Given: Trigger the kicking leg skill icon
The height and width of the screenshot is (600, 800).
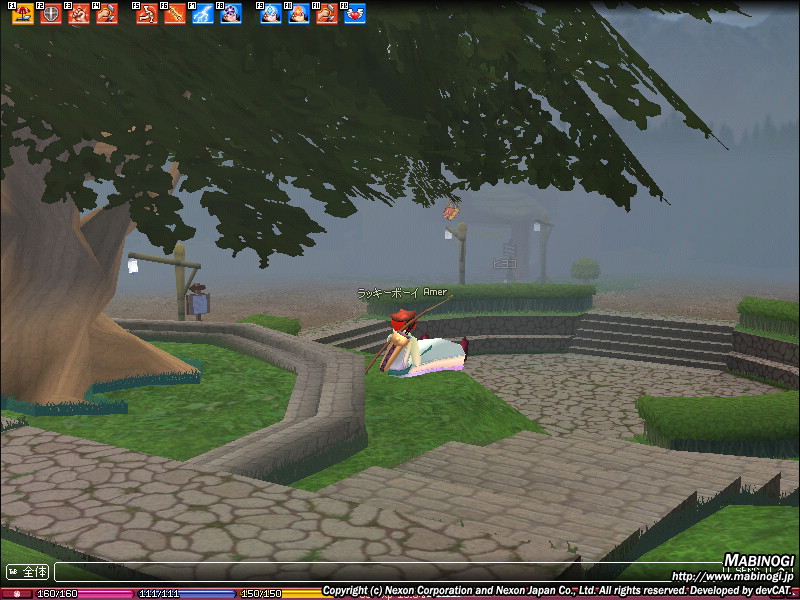Looking at the screenshot, I should click(147, 14).
